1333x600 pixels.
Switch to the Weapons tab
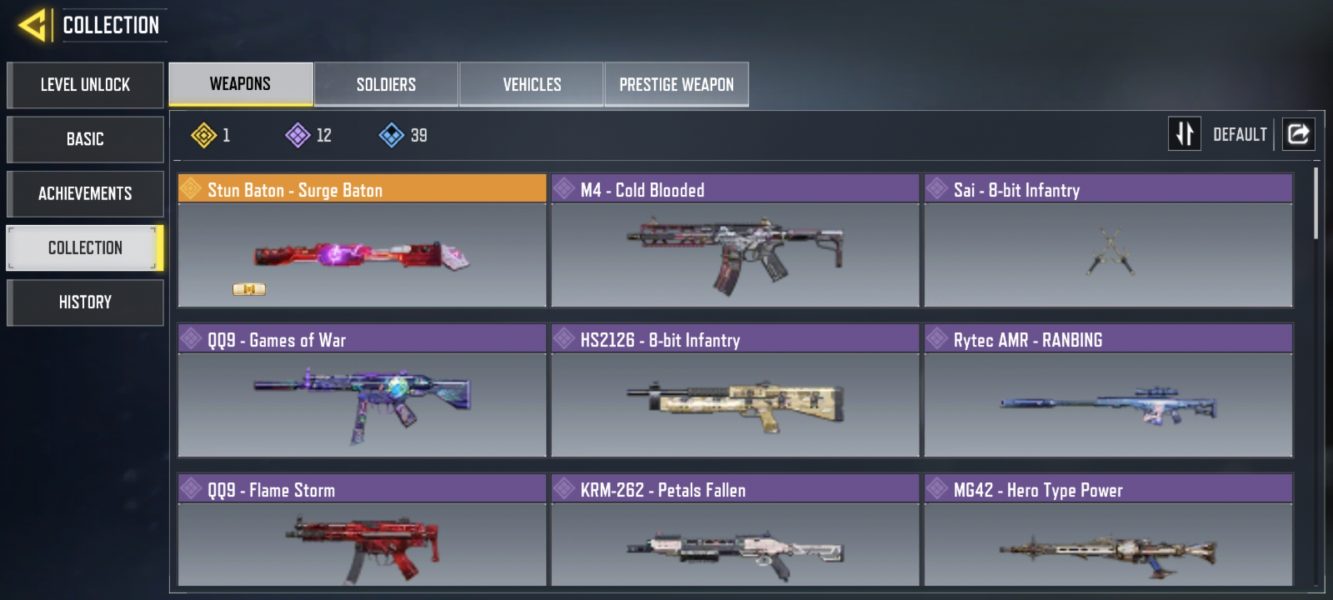point(240,84)
